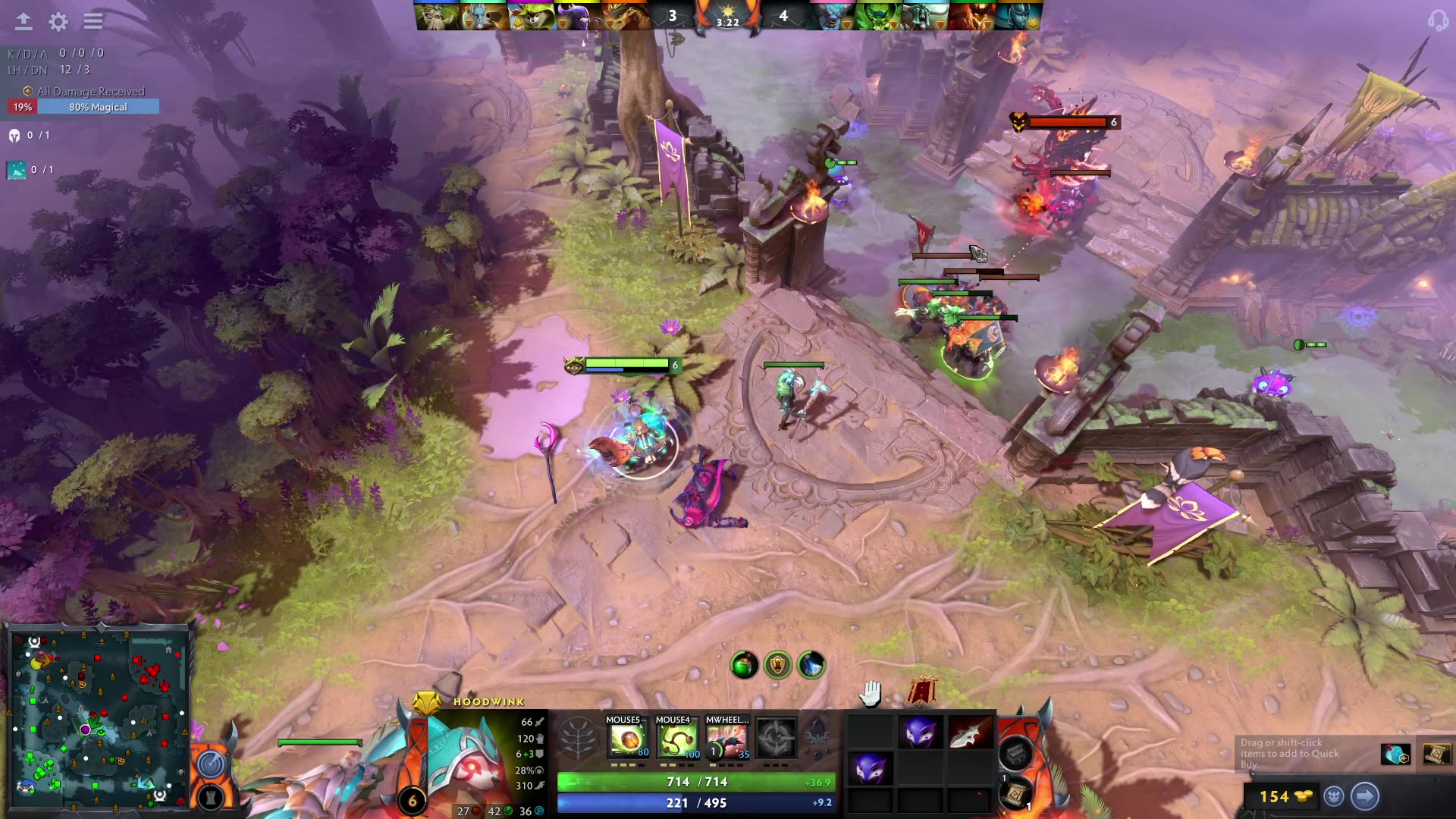1456x819 pixels.
Task: Click the dashboard arrow button beside settings
Action: click(x=24, y=21)
